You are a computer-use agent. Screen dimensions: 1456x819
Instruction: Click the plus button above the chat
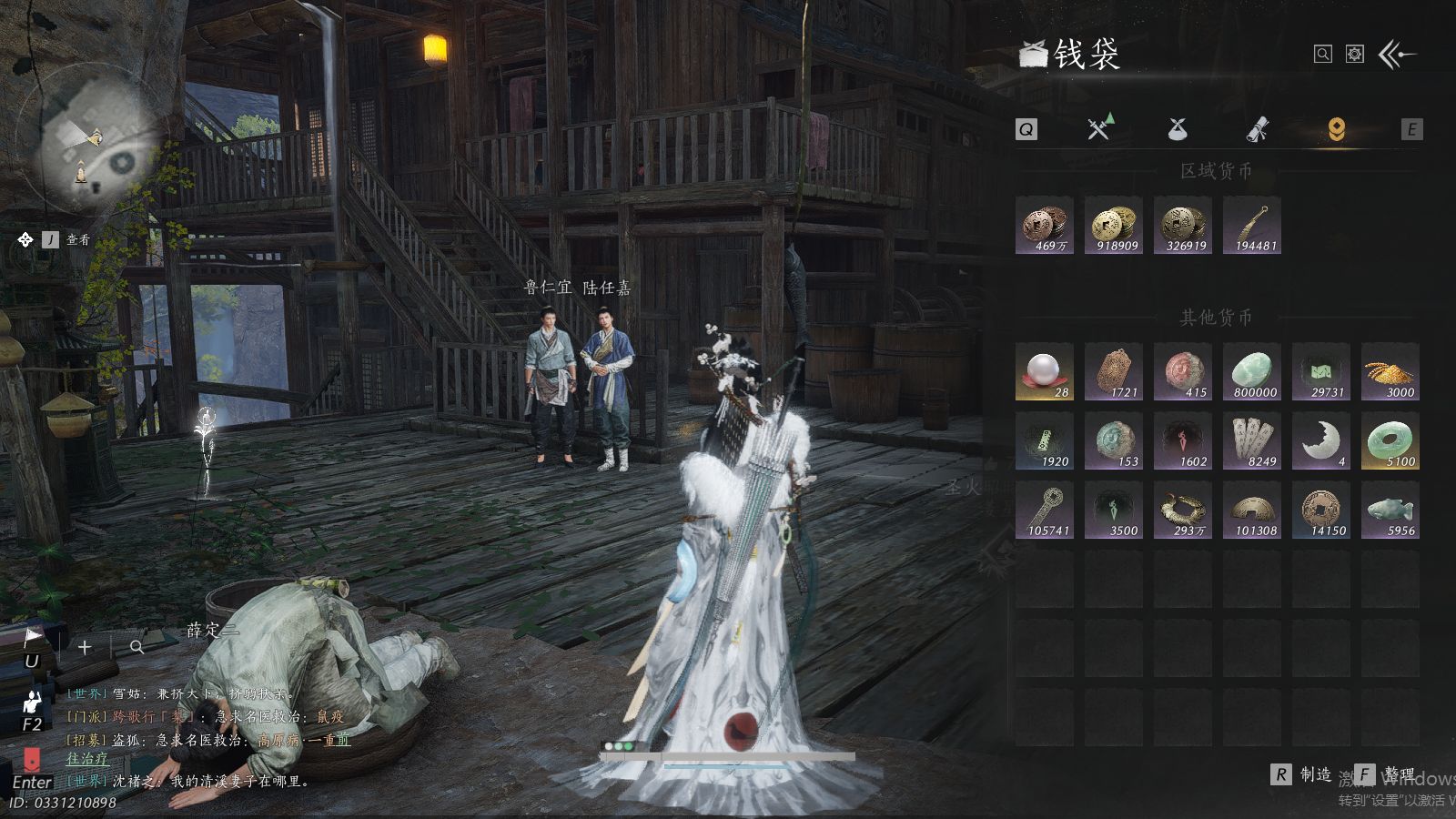(x=85, y=647)
